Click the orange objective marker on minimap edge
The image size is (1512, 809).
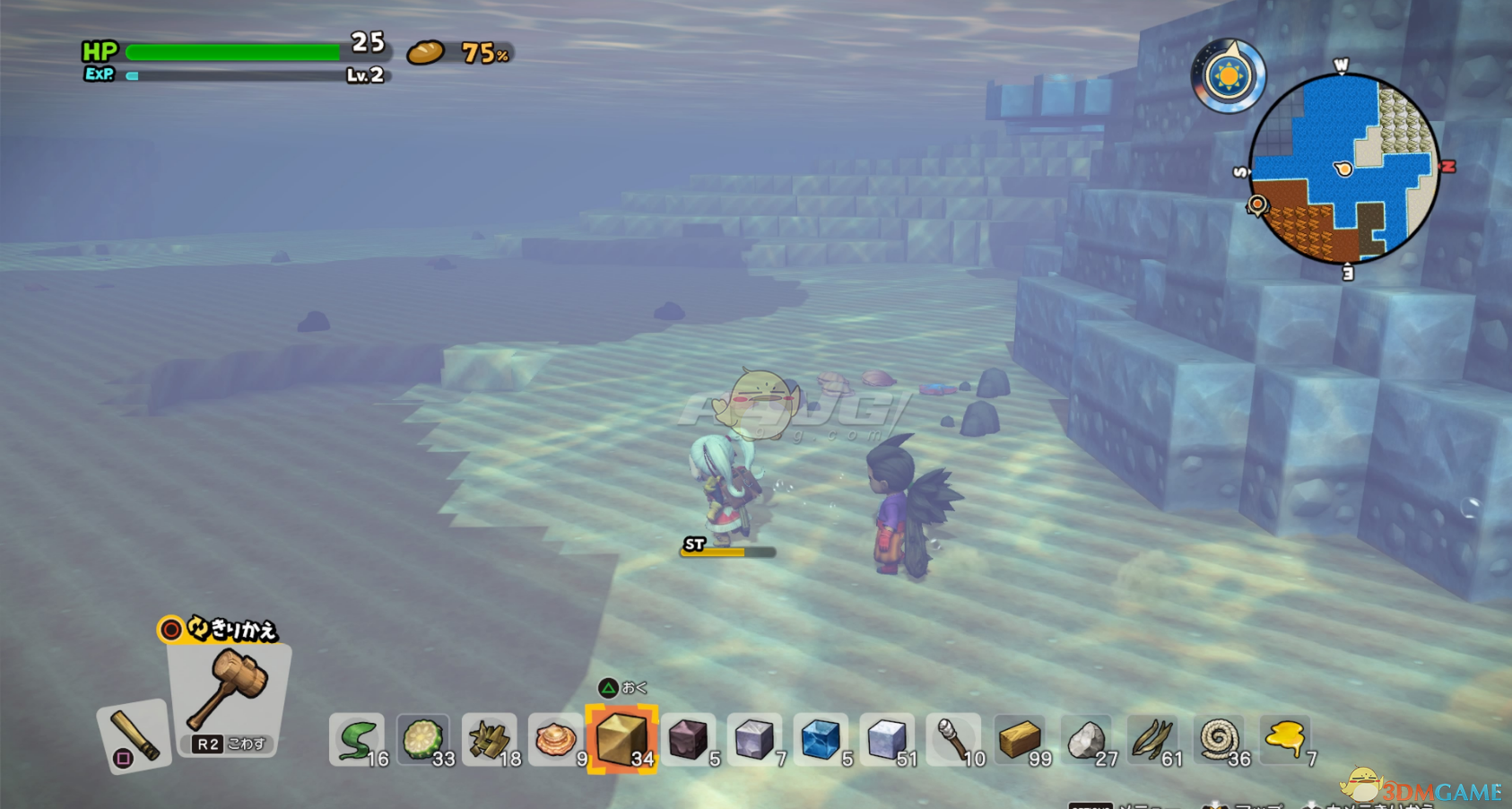[1257, 206]
